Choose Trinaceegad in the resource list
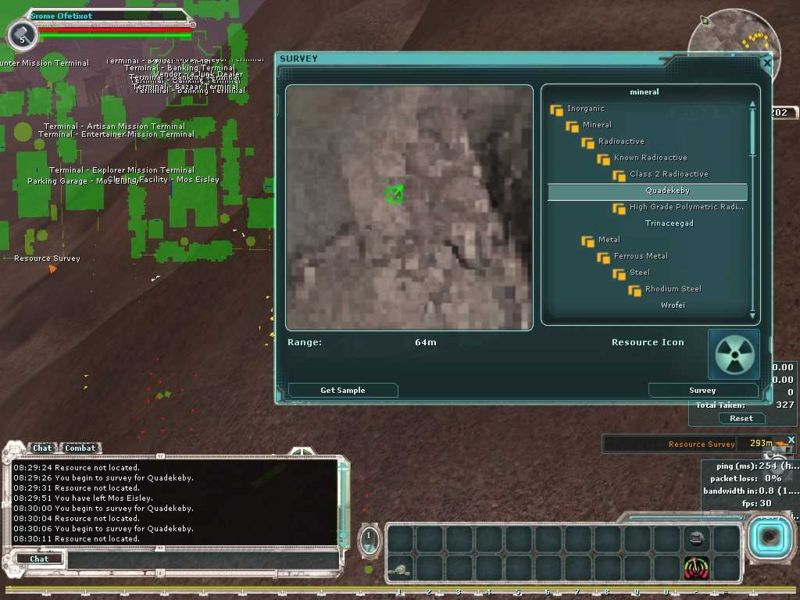Viewport: 800px width, 600px height. tap(669, 223)
